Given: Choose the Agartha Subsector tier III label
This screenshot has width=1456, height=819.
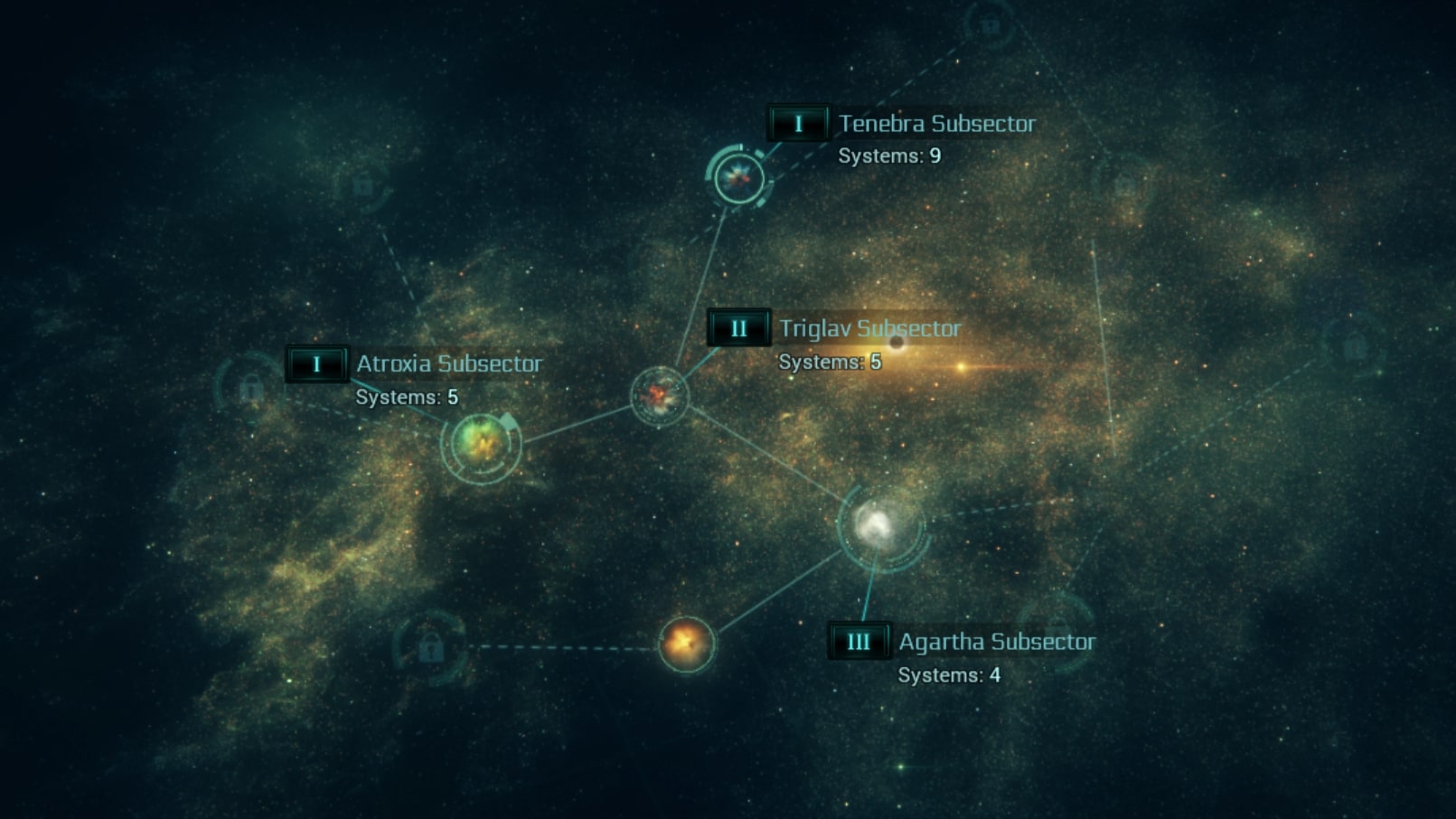Looking at the screenshot, I should point(859,642).
